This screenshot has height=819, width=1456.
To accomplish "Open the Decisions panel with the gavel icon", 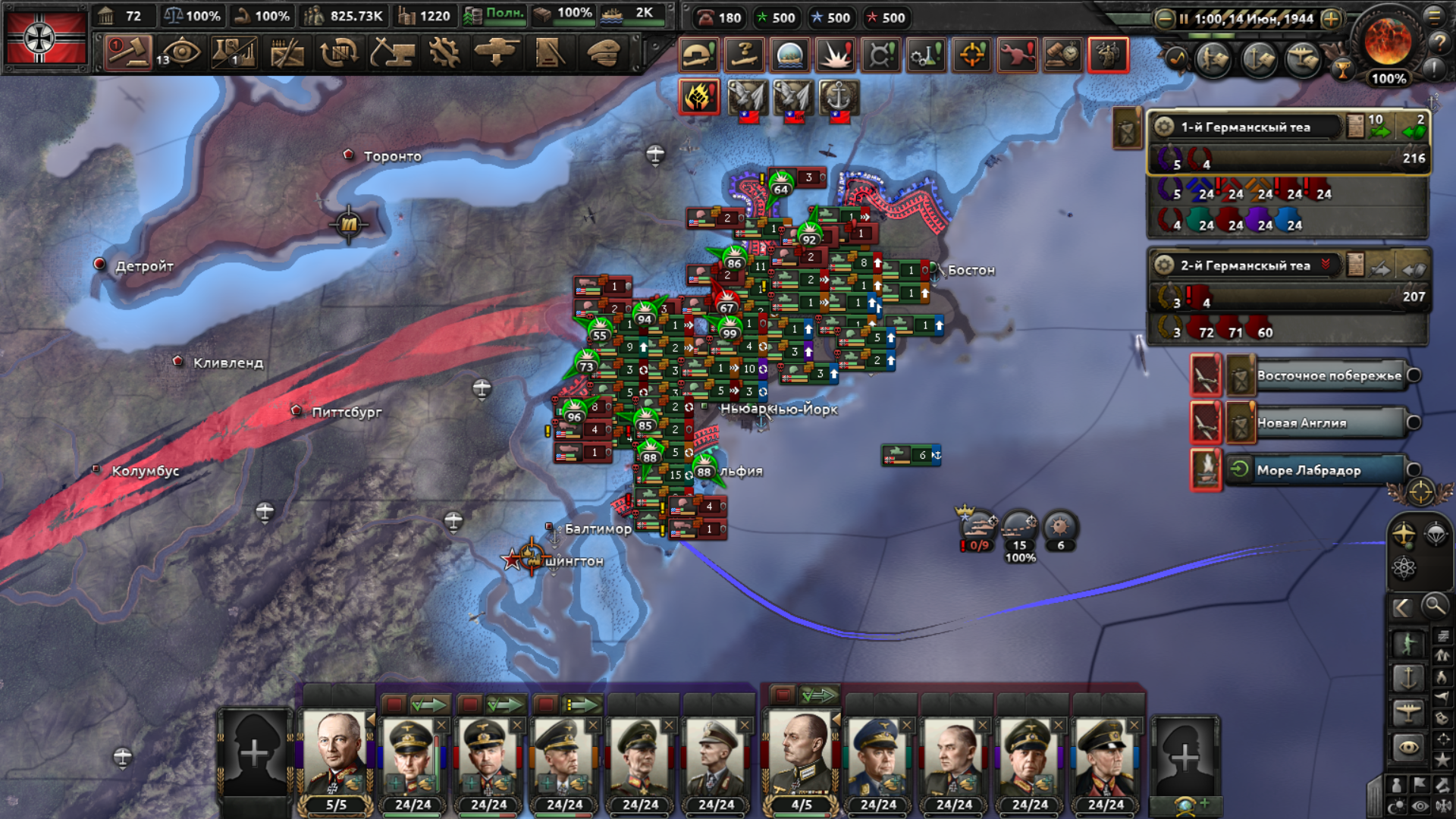I will (x=127, y=53).
